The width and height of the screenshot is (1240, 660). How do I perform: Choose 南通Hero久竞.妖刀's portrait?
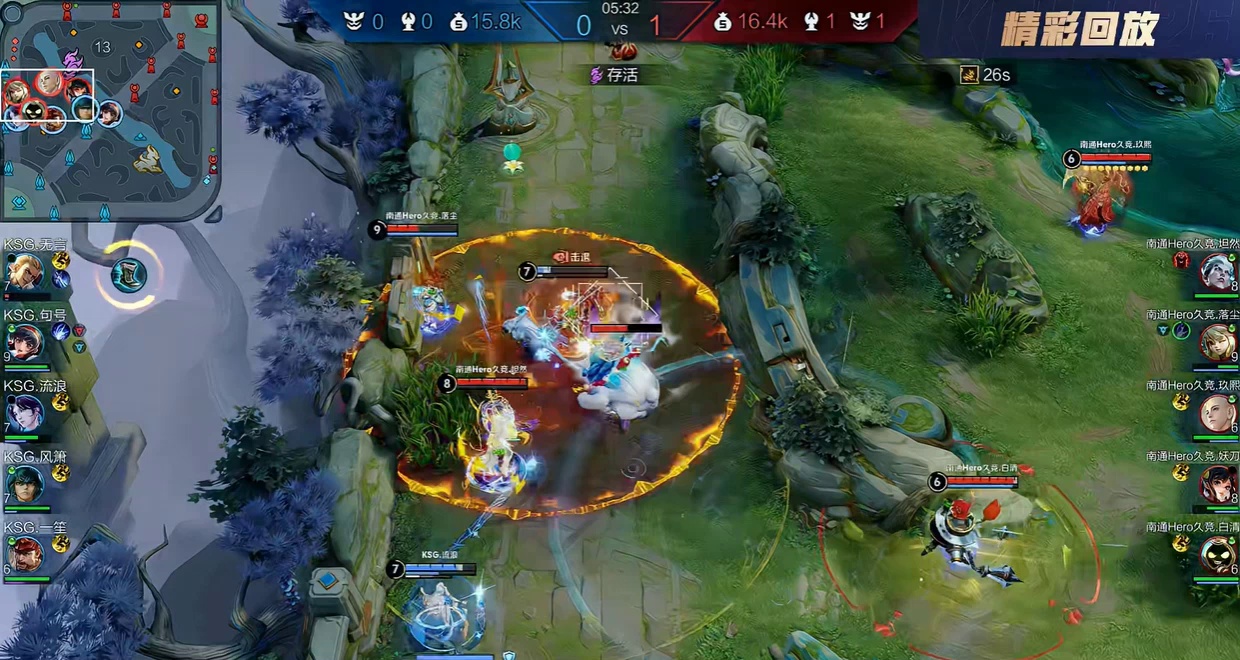(x=1217, y=484)
